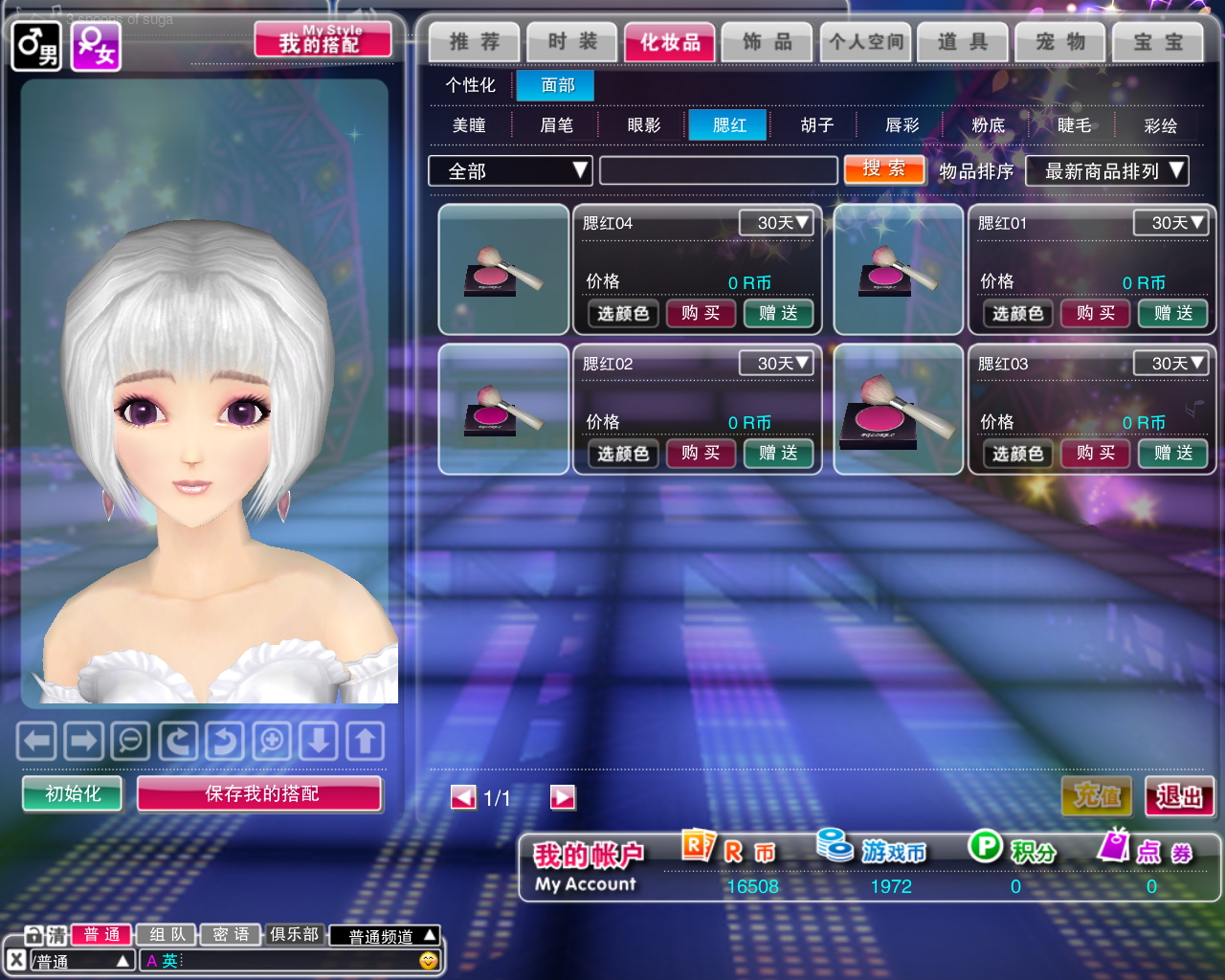Select the 宠物 pets tab

point(1060,42)
